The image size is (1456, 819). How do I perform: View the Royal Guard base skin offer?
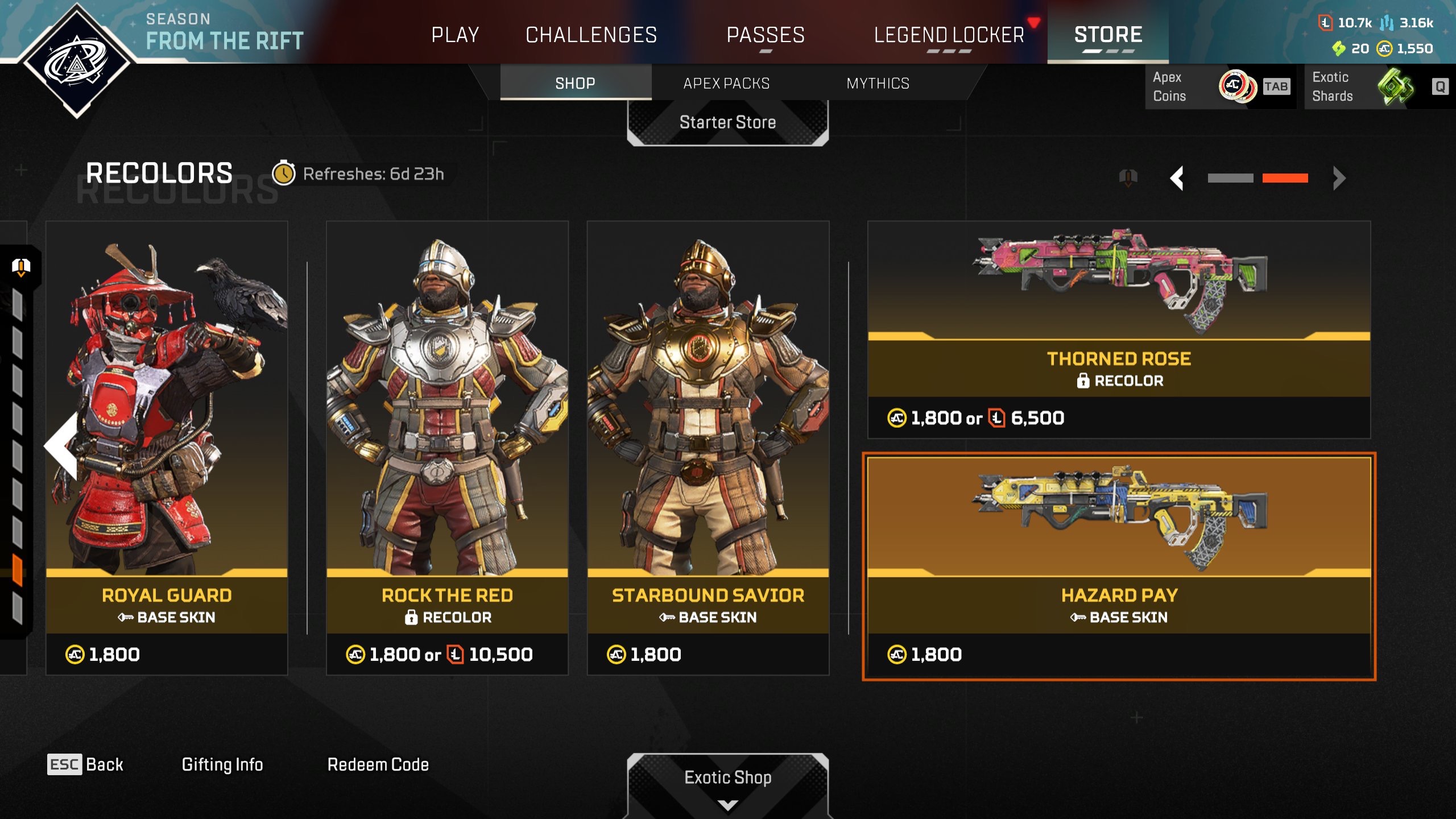point(167,448)
